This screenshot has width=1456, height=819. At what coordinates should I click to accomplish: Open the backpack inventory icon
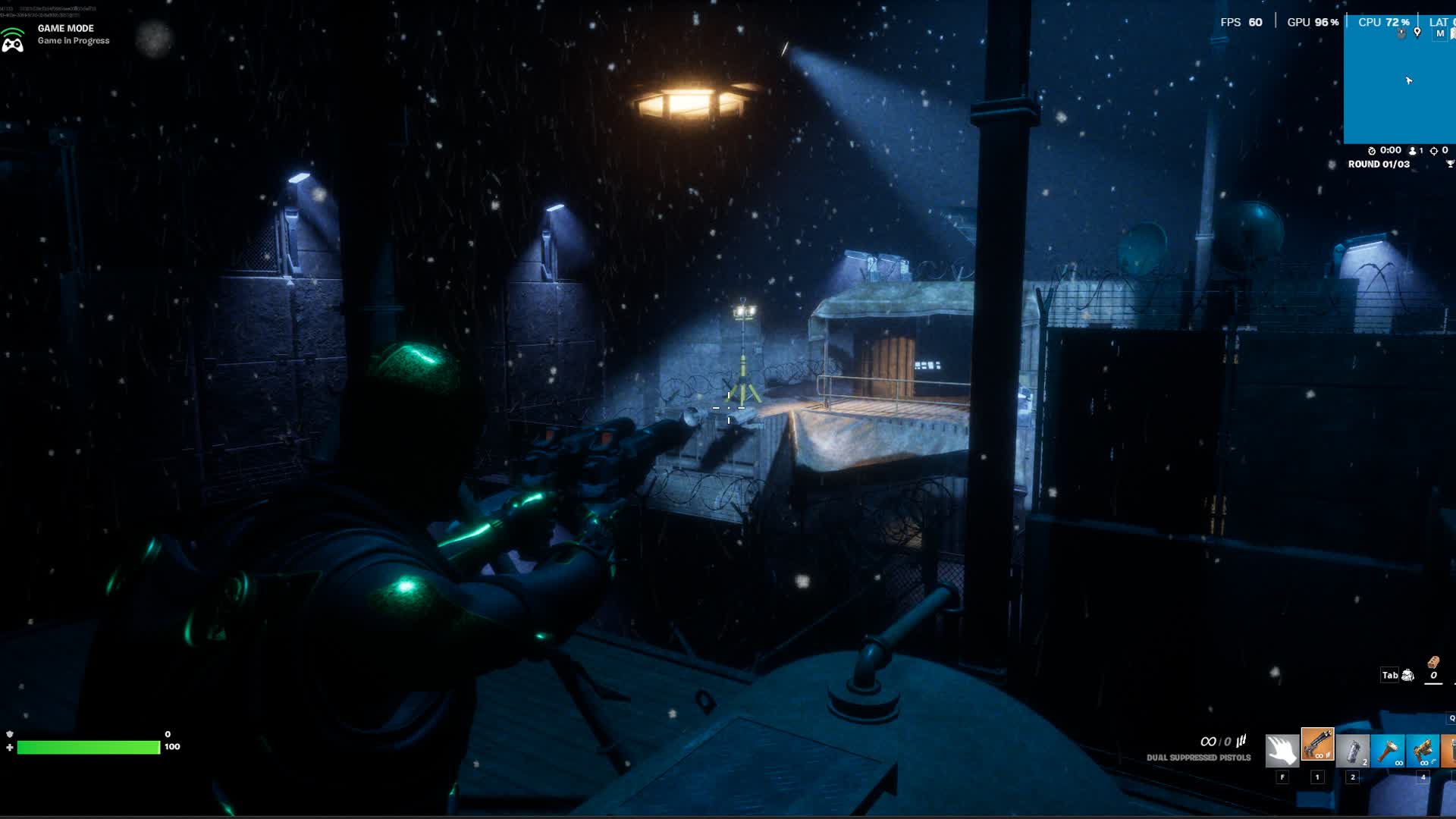click(x=1408, y=675)
